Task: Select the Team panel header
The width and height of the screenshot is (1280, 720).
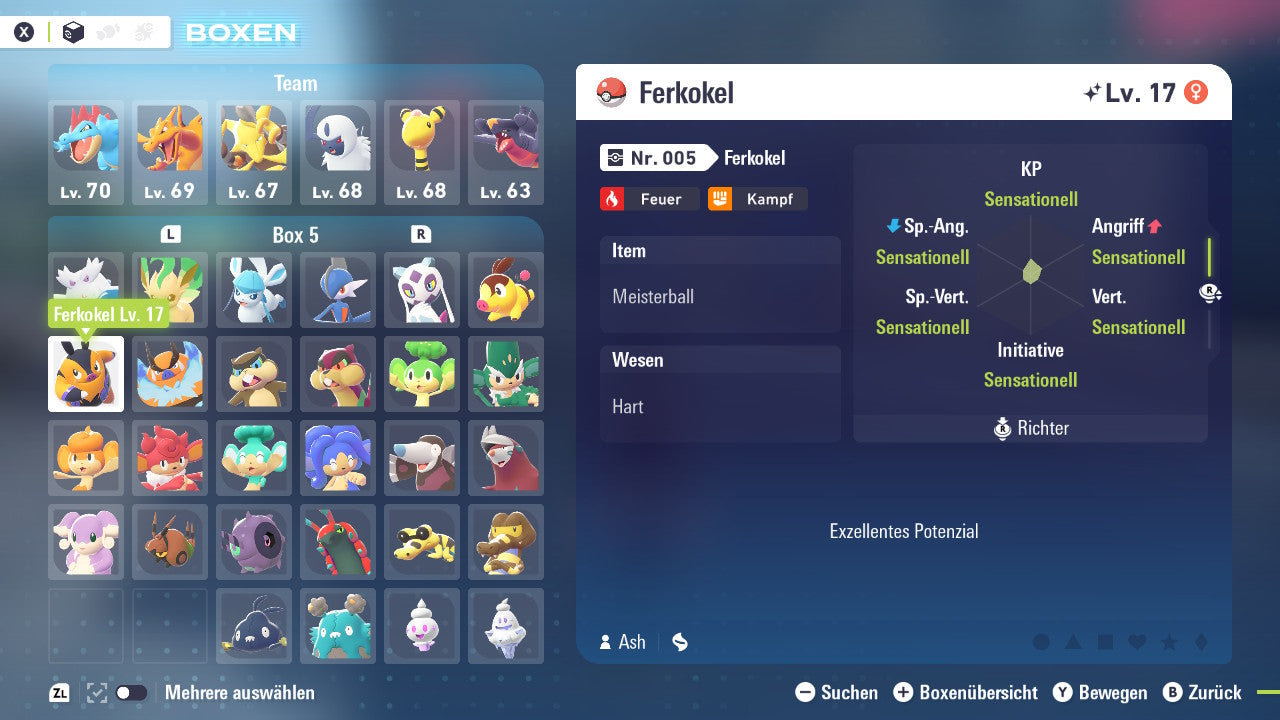Action: (x=295, y=83)
